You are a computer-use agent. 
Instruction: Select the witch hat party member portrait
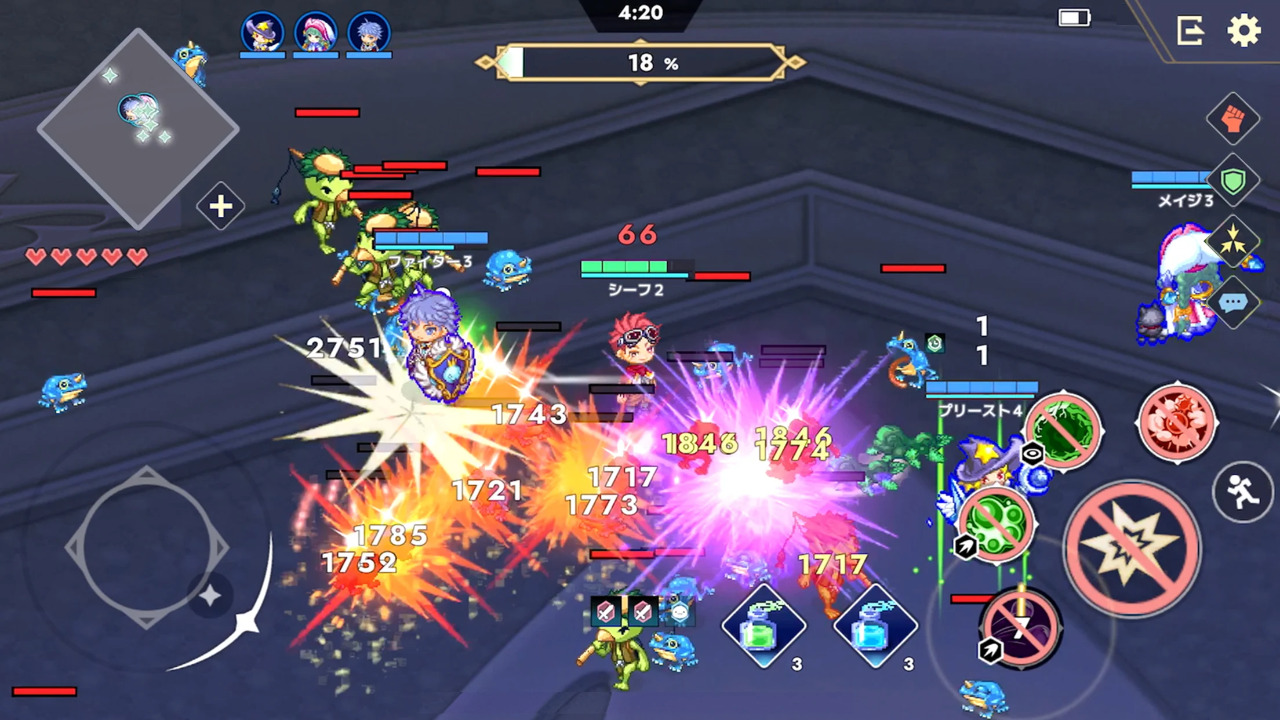(x=262, y=33)
